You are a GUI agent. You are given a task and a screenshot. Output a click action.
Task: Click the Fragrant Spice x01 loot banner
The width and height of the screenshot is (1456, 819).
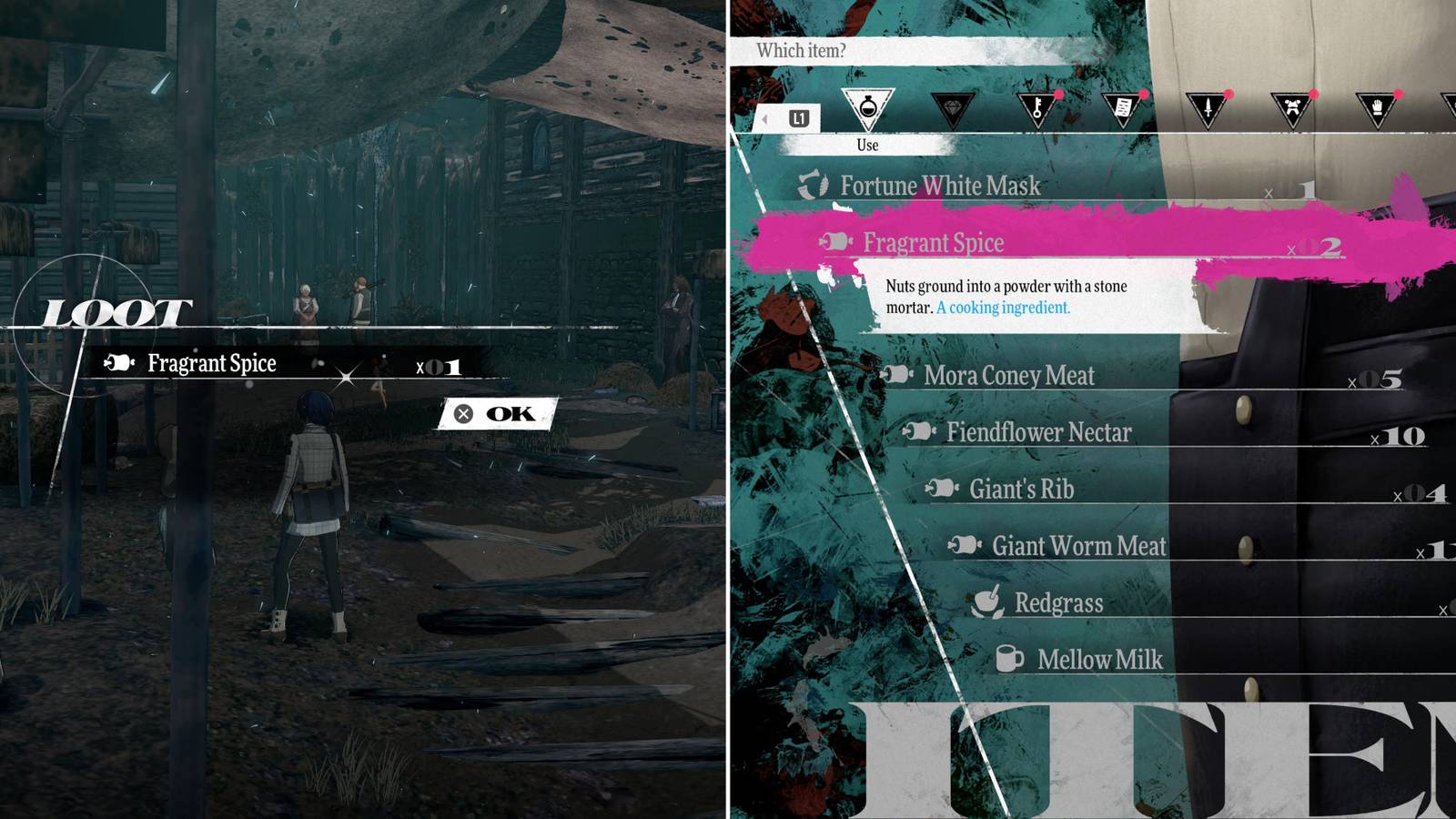coord(273,363)
